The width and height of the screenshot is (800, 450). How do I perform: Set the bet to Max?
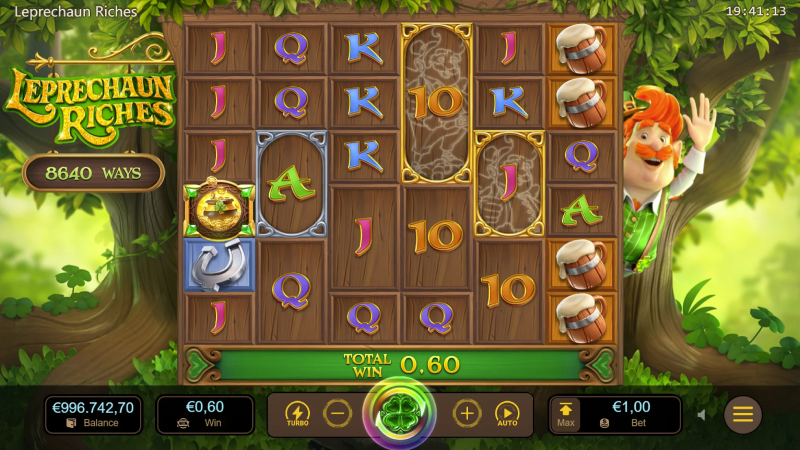tap(566, 414)
